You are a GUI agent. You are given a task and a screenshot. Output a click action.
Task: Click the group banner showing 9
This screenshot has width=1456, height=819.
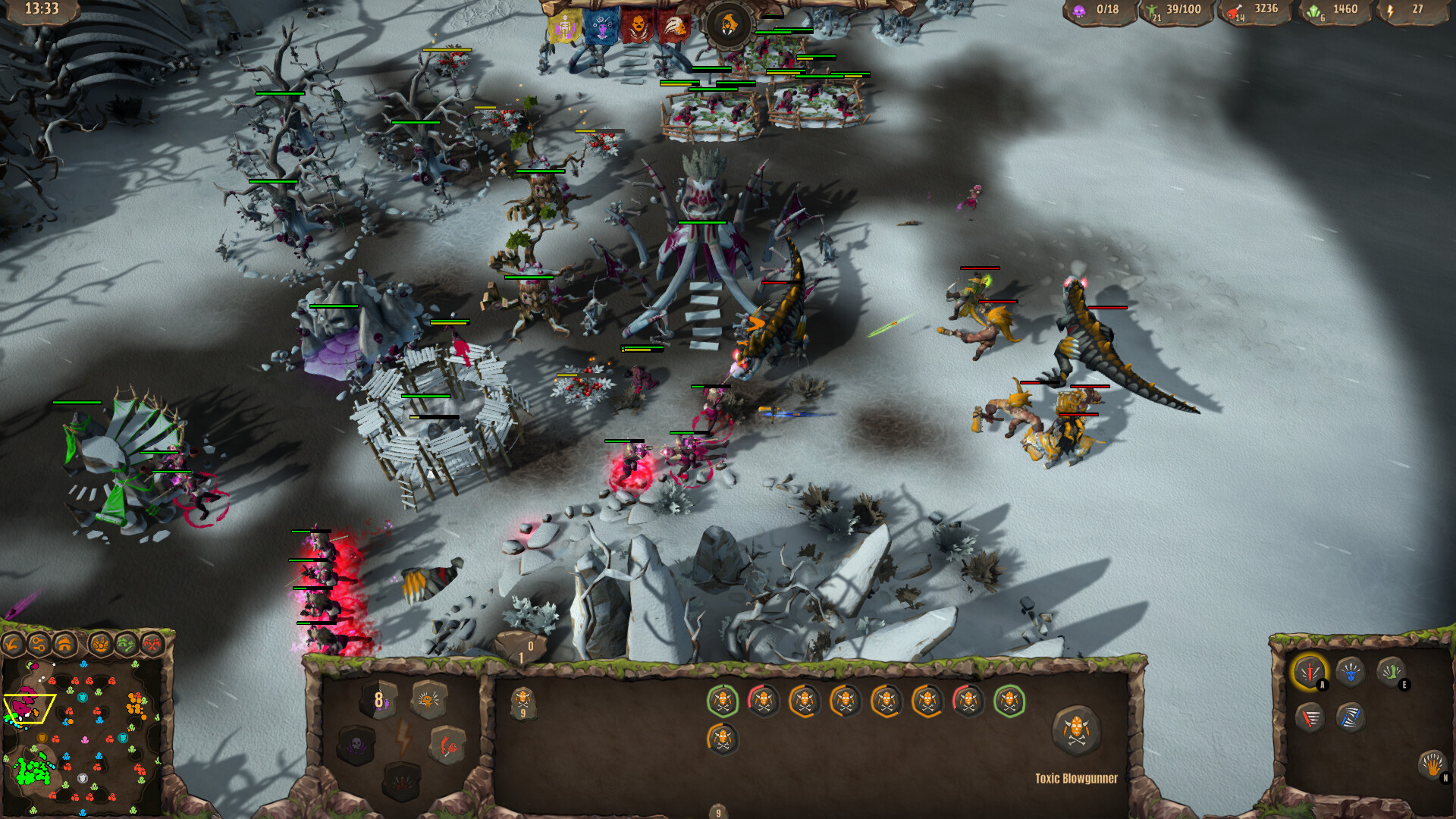point(522,701)
